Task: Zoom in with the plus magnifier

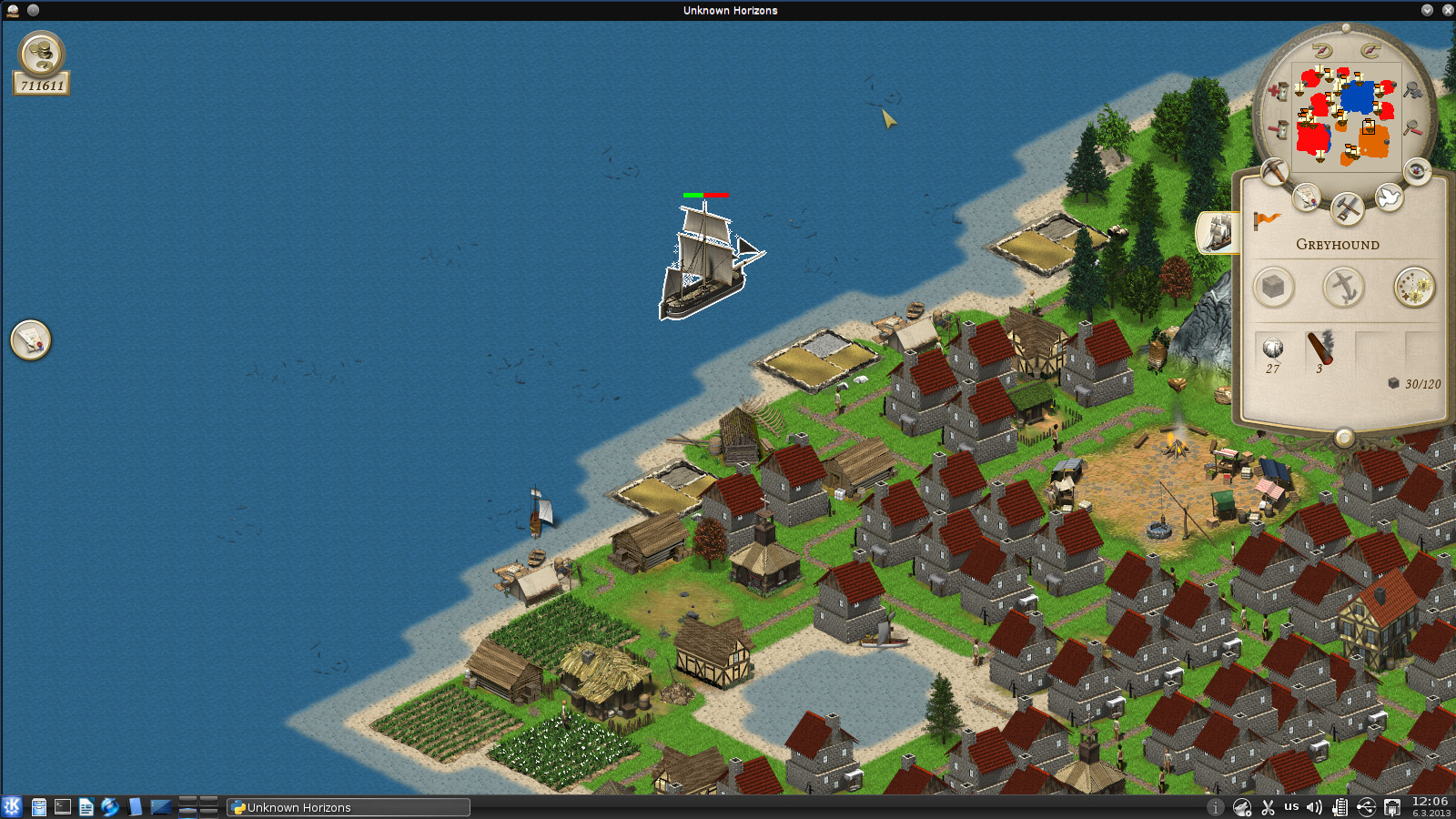Action: 1411,90
